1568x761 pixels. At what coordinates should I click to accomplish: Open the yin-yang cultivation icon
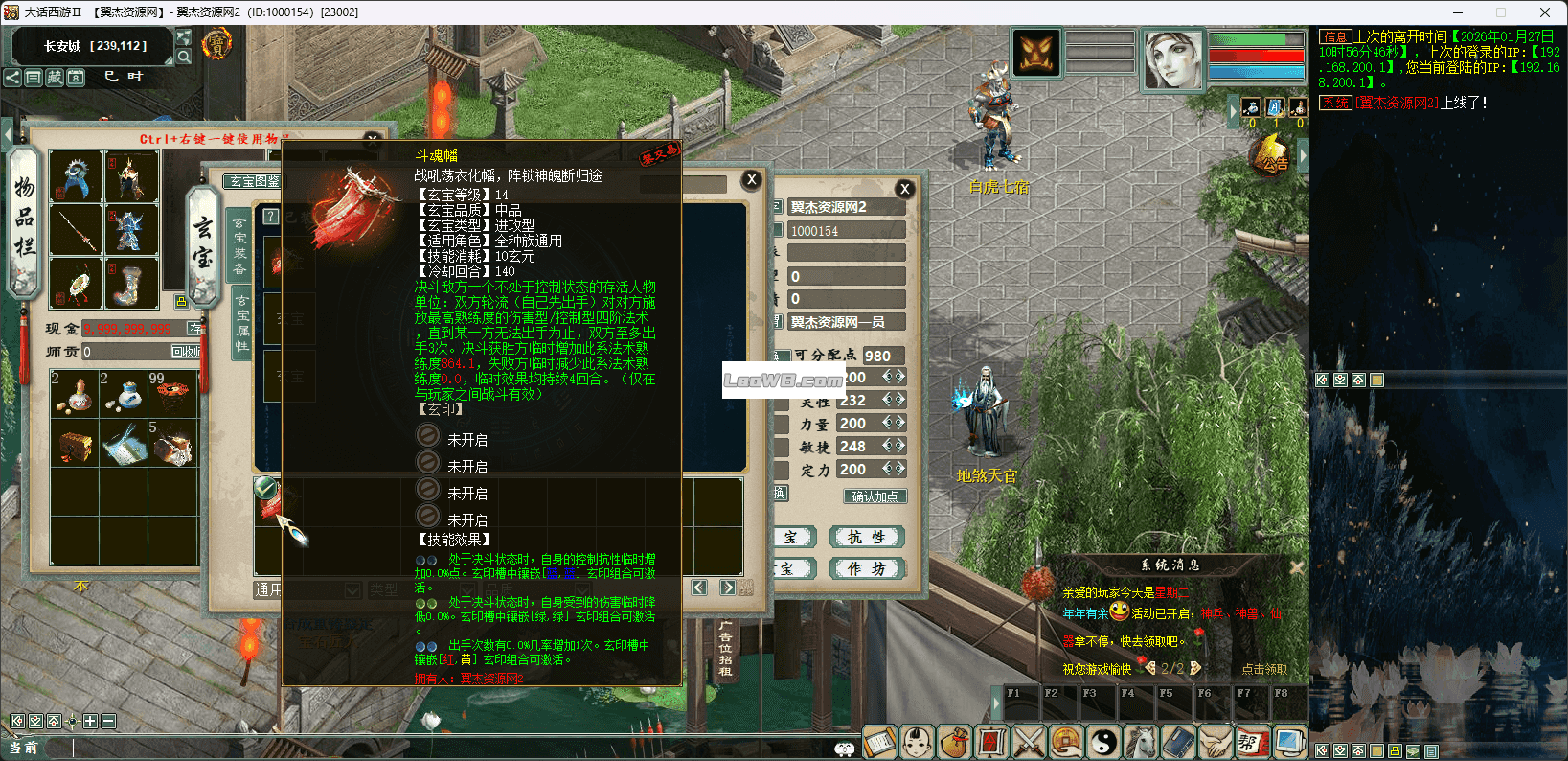pos(1102,743)
